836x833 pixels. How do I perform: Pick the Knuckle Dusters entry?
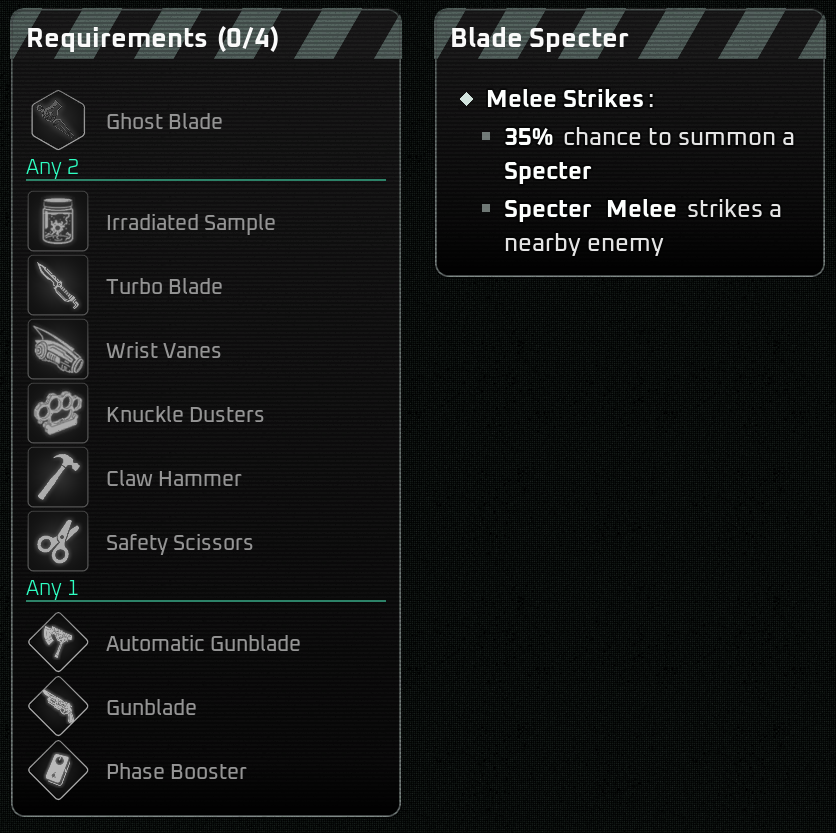point(58,414)
